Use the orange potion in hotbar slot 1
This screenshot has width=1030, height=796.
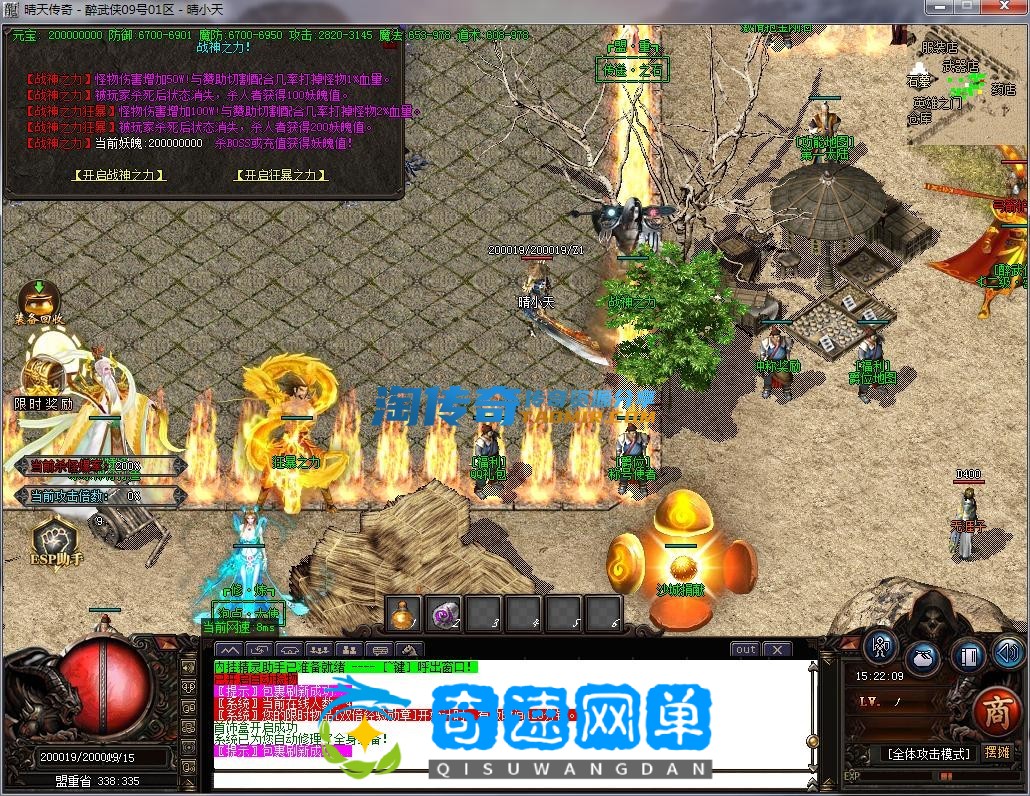(x=404, y=612)
